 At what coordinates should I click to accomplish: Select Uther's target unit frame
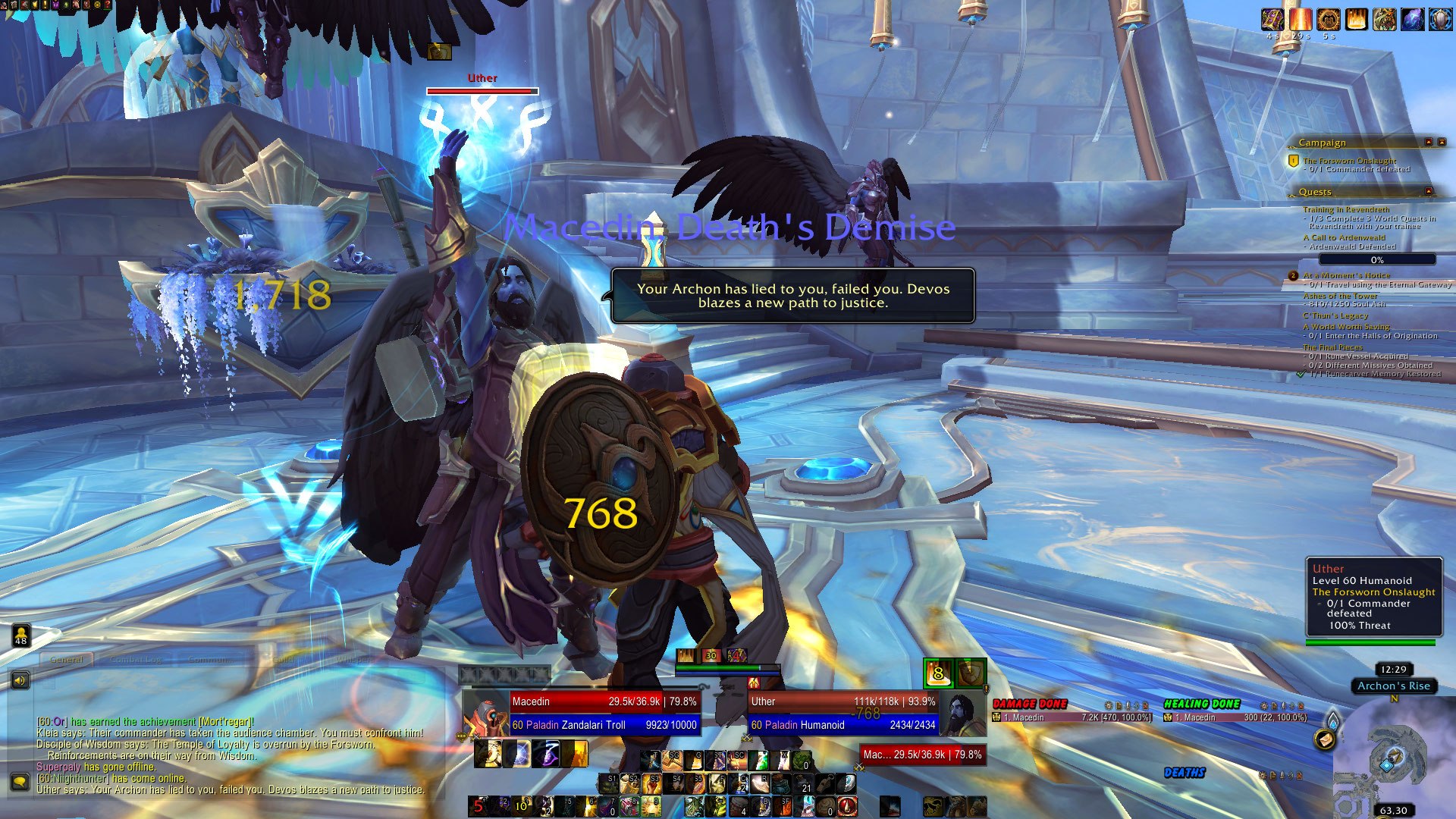coord(843,713)
